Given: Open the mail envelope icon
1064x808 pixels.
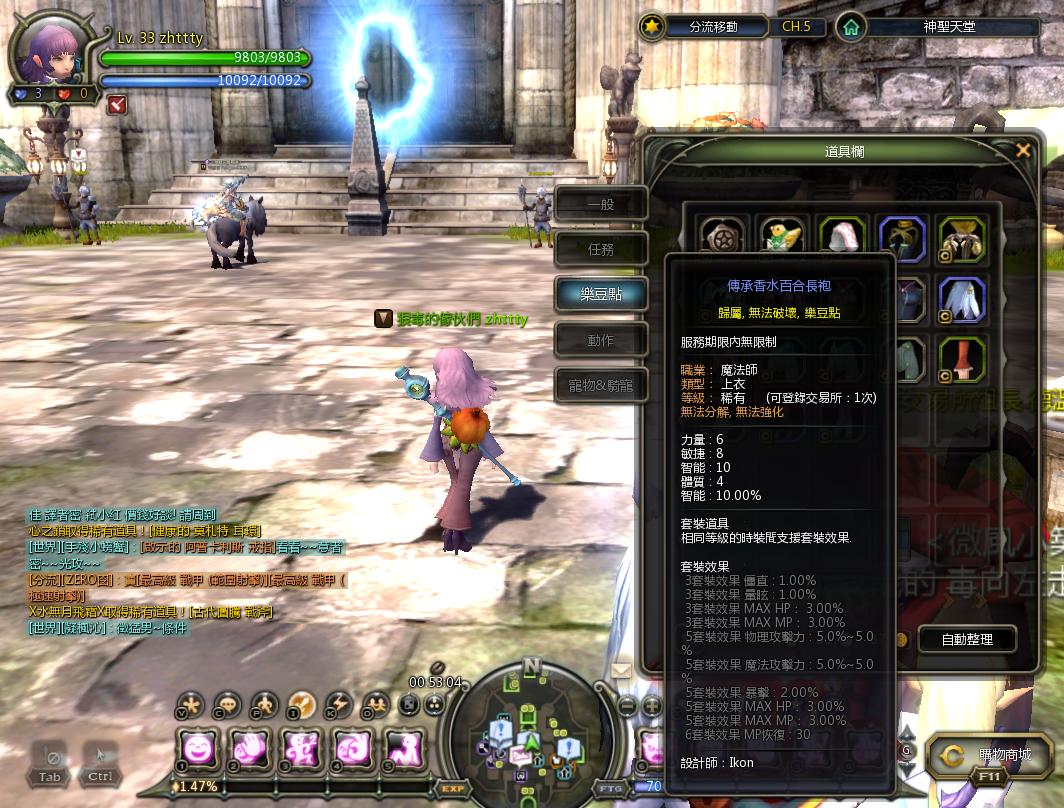Looking at the screenshot, I should [622, 671].
